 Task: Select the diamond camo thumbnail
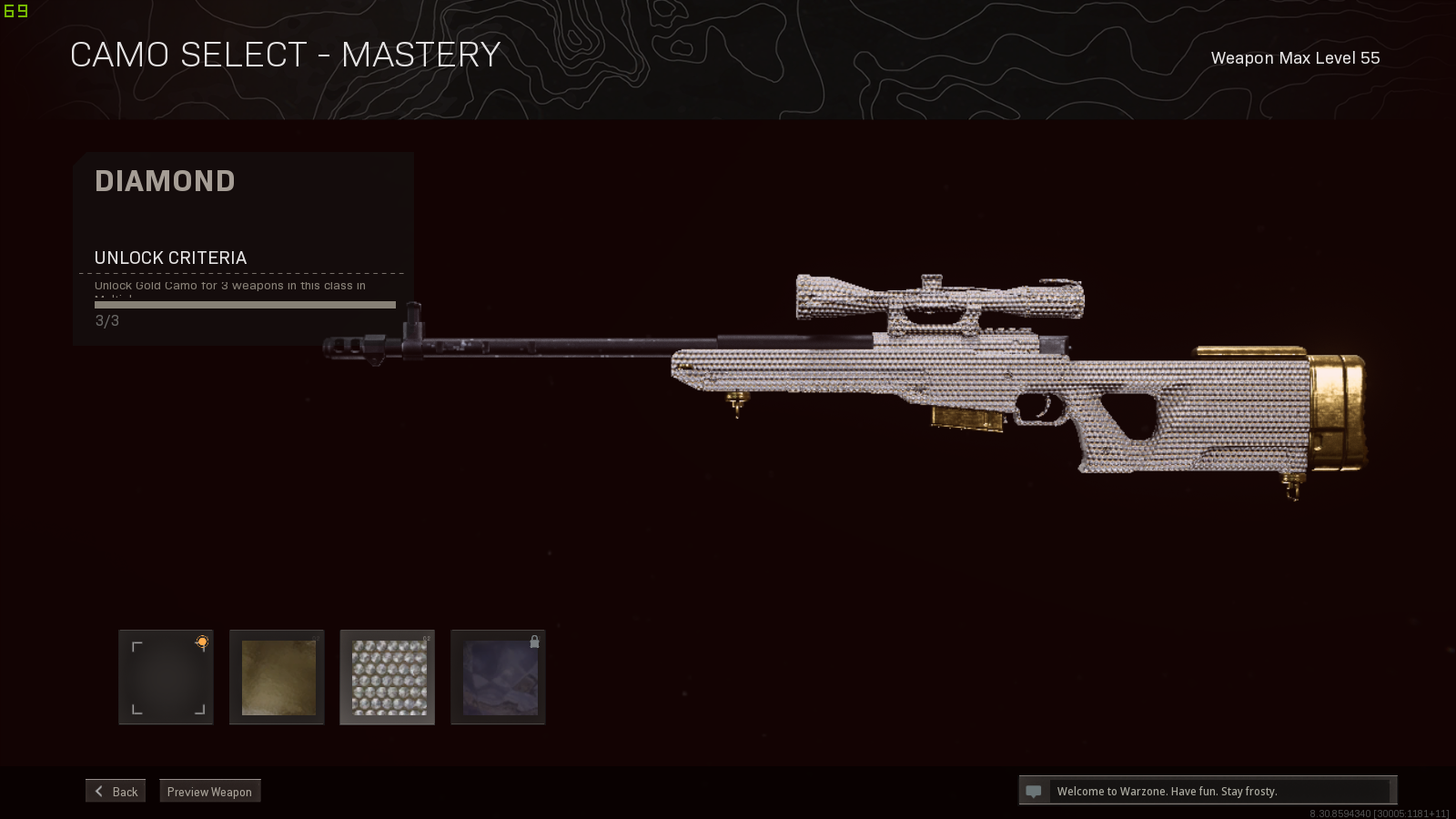click(387, 677)
